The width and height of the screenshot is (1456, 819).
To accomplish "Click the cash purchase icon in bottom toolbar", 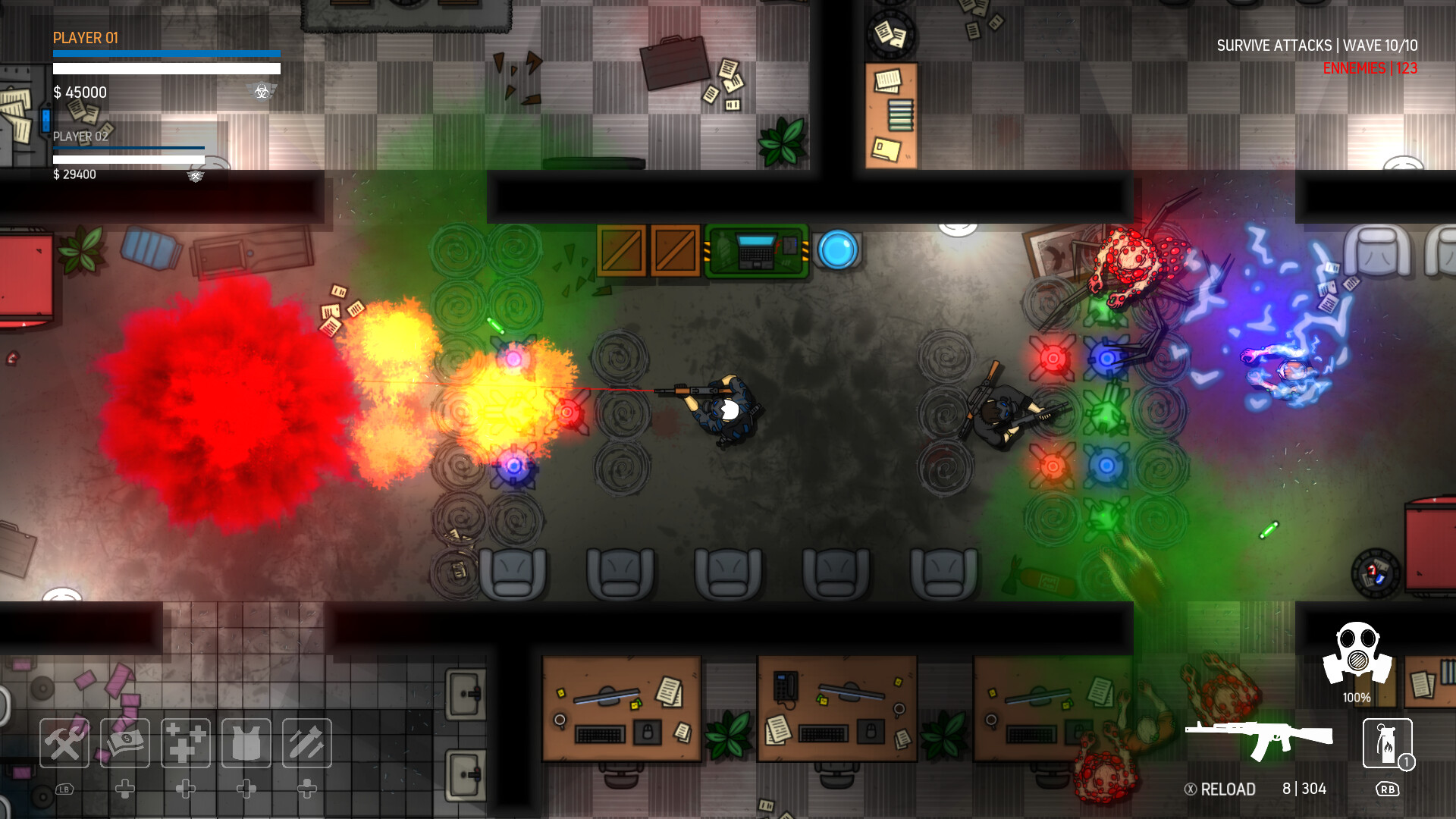I will pyautogui.click(x=125, y=743).
